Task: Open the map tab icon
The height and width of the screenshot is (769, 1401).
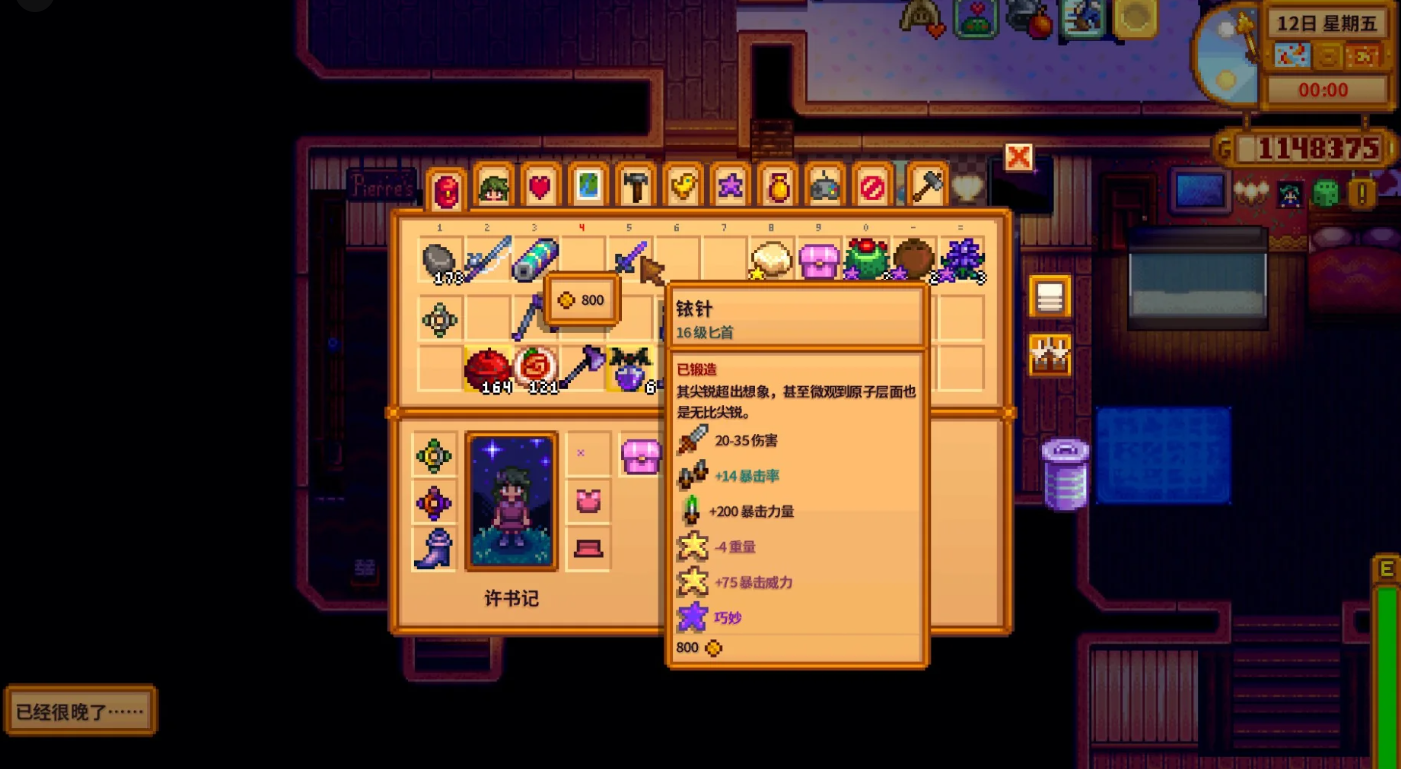Action: coord(587,187)
